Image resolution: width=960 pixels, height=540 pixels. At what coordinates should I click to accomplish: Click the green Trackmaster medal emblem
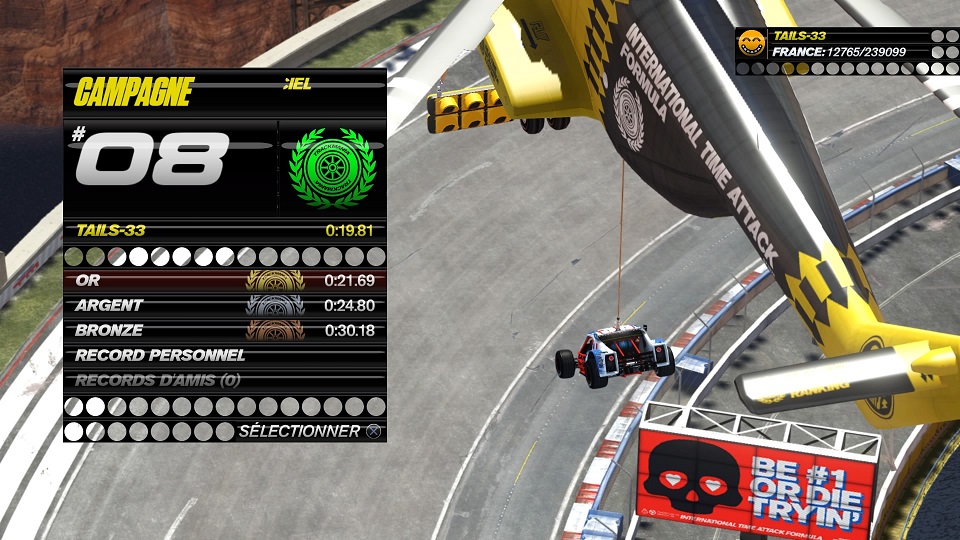click(331, 167)
